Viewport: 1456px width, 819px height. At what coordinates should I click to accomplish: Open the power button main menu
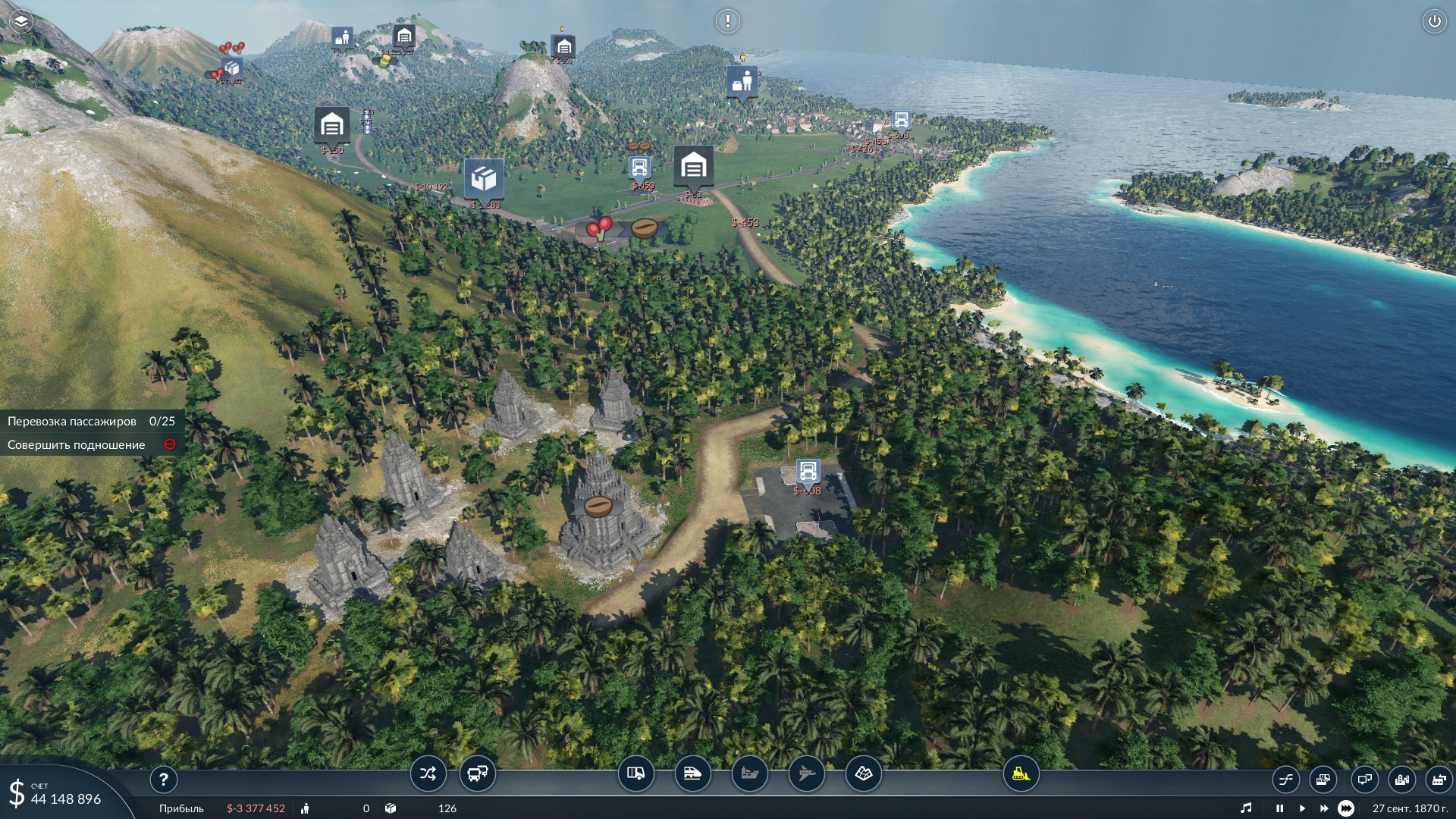pos(1434,21)
